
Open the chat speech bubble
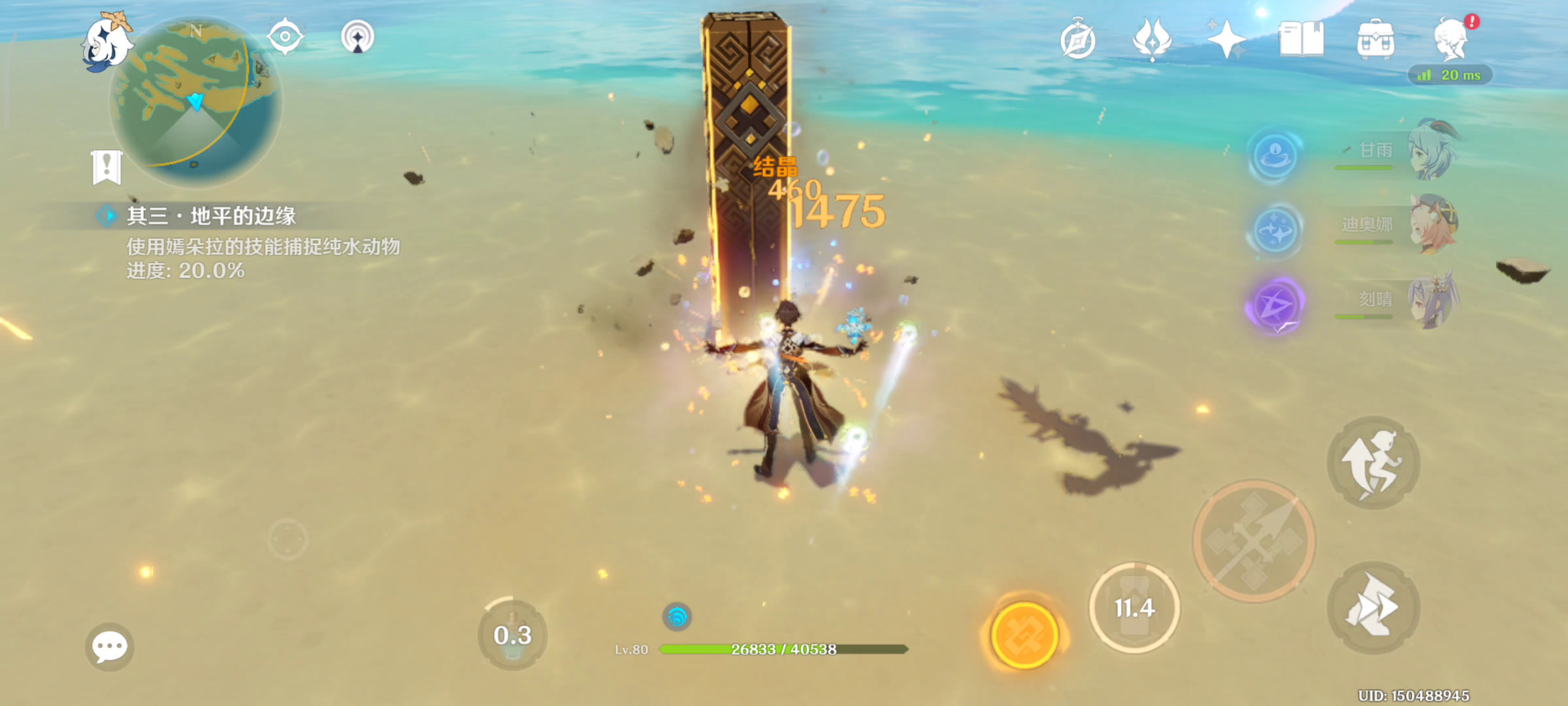[x=109, y=647]
